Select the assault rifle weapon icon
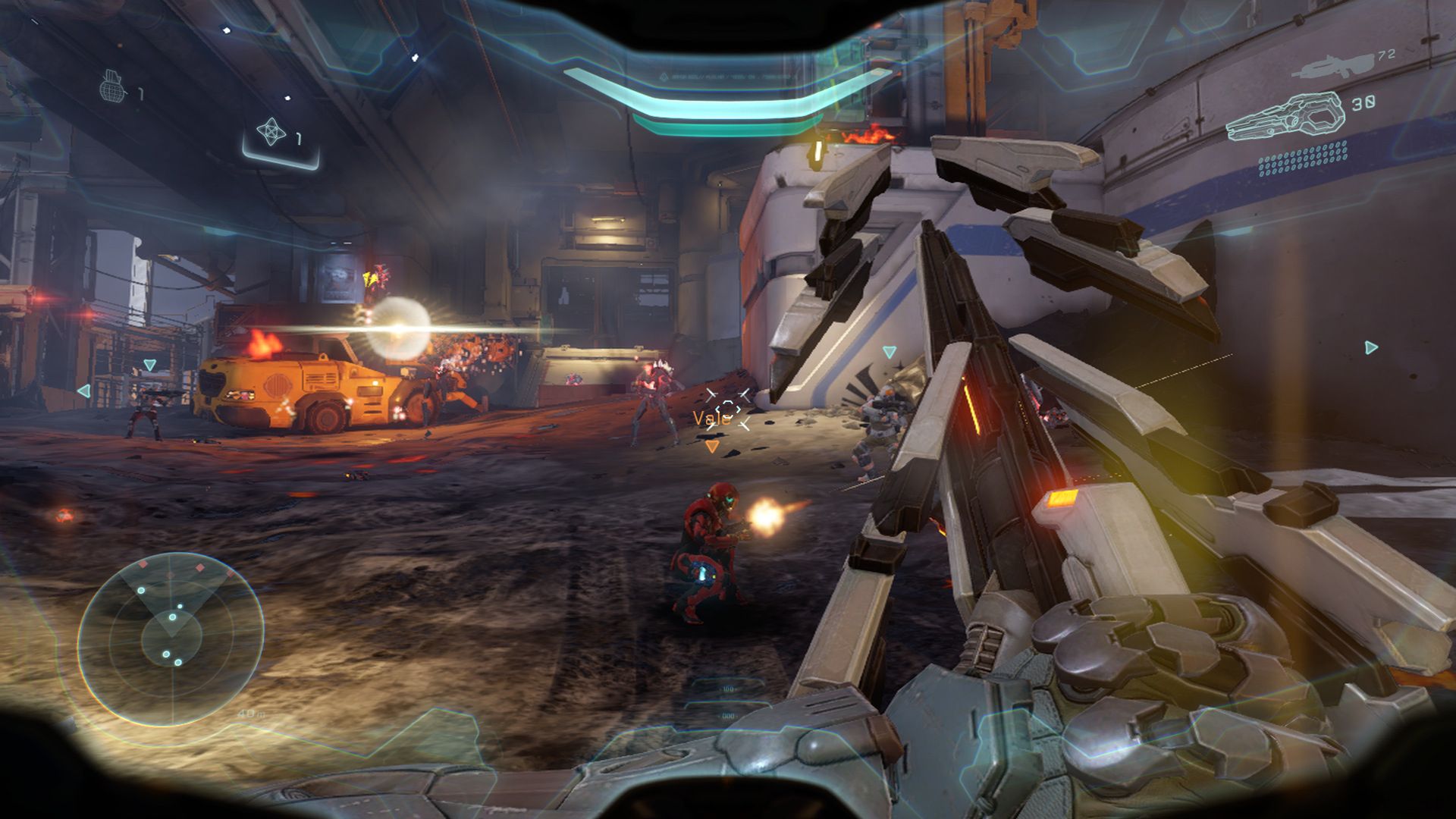1456x819 pixels. click(1332, 65)
